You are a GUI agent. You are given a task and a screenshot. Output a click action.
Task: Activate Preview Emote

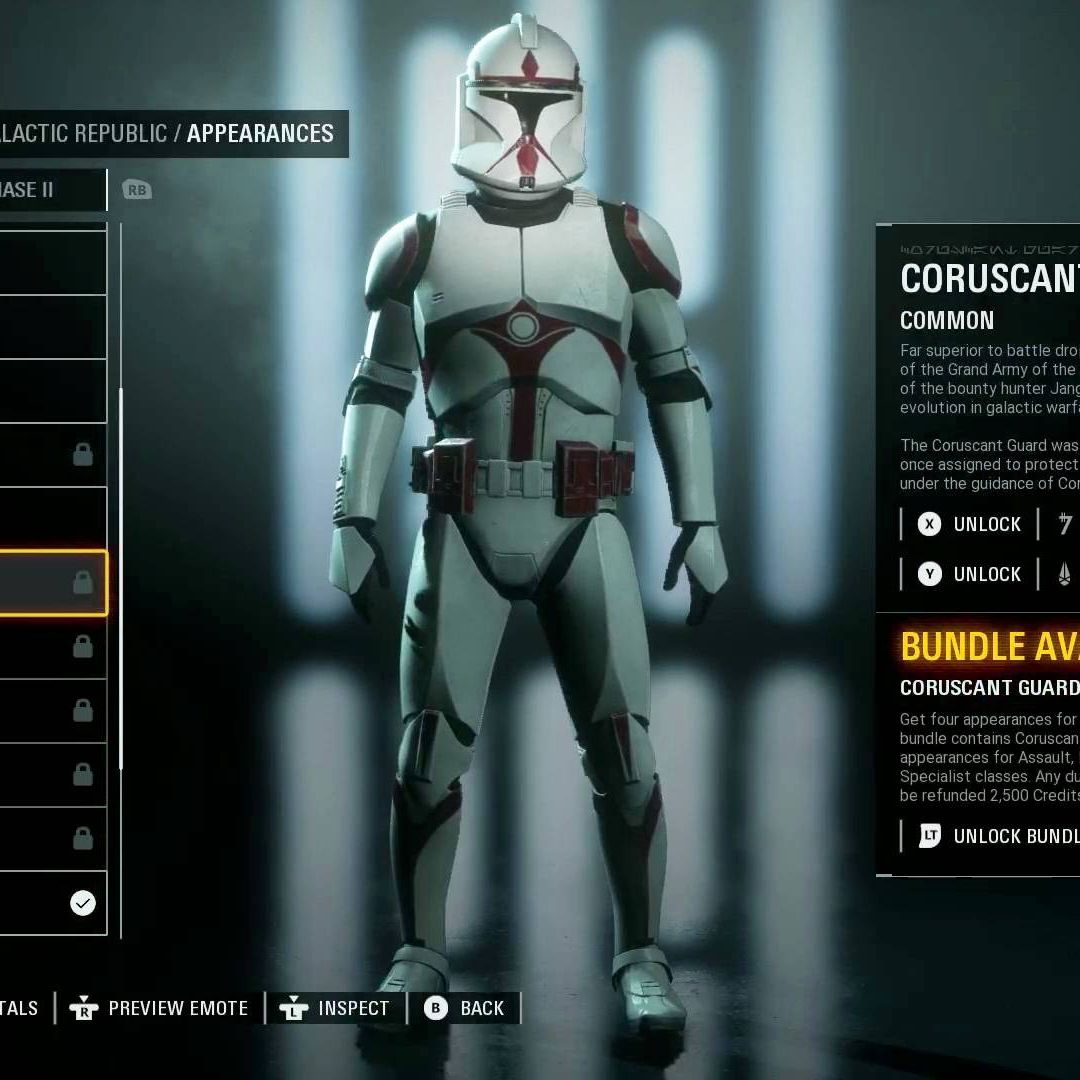point(160,1008)
